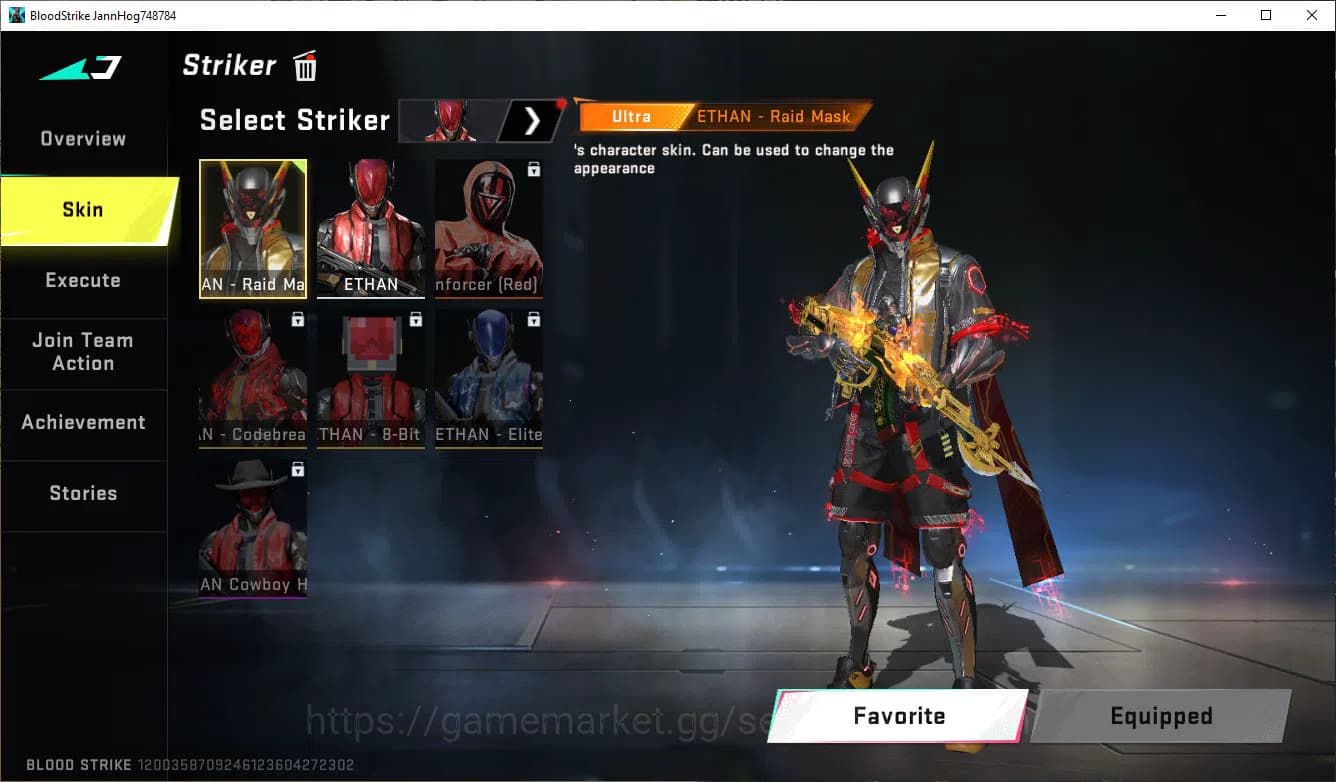This screenshot has width=1336, height=782.
Task: Click the lock icon on ETHAN - 8-Bit skin
Action: (x=415, y=319)
